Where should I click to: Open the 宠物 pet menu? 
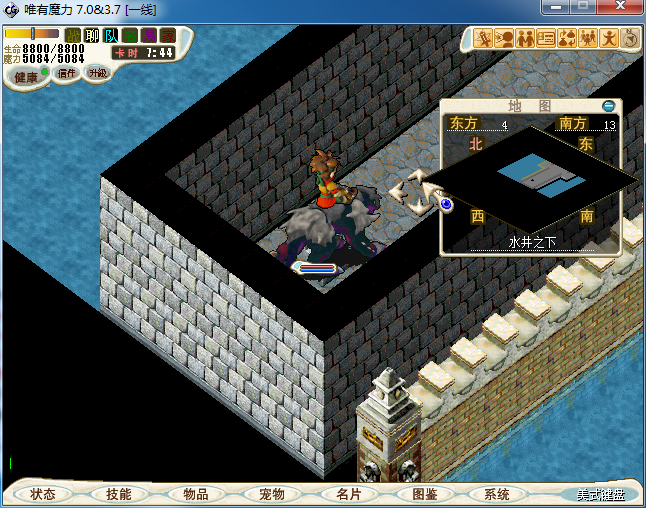coord(272,494)
